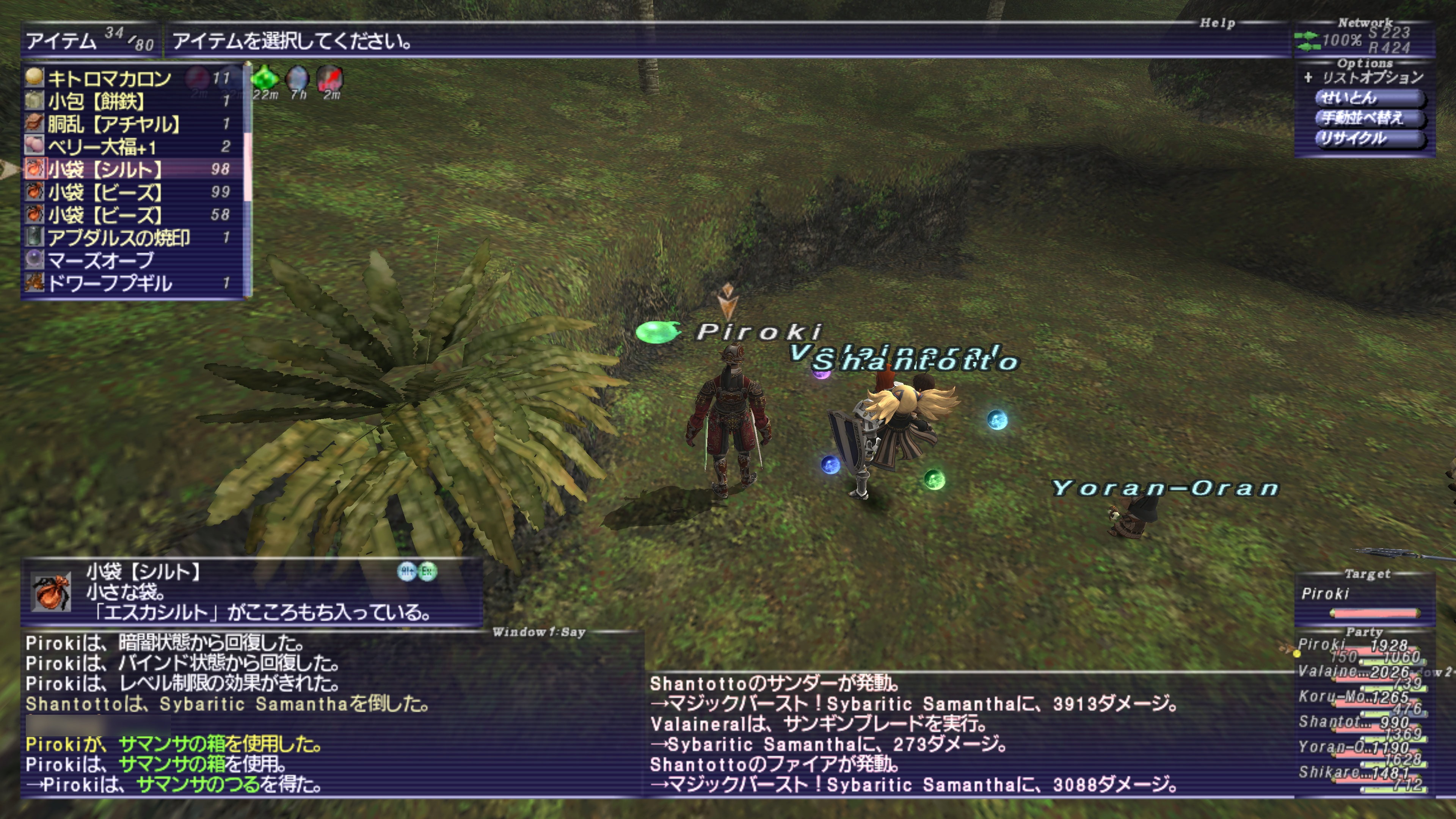The width and height of the screenshot is (1456, 819).
Task: Select the 小袋【ビーズ】 stack of 99
Action: 105,192
